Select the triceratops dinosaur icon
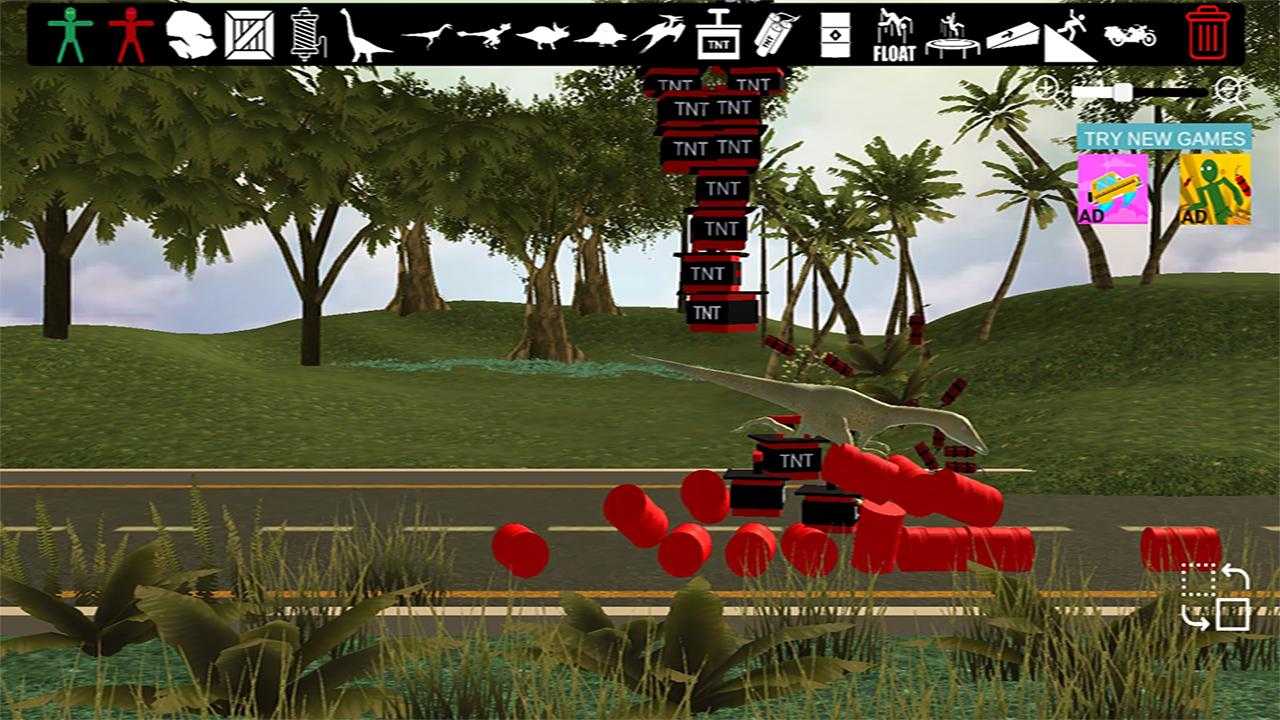1280x720 pixels. [542, 37]
